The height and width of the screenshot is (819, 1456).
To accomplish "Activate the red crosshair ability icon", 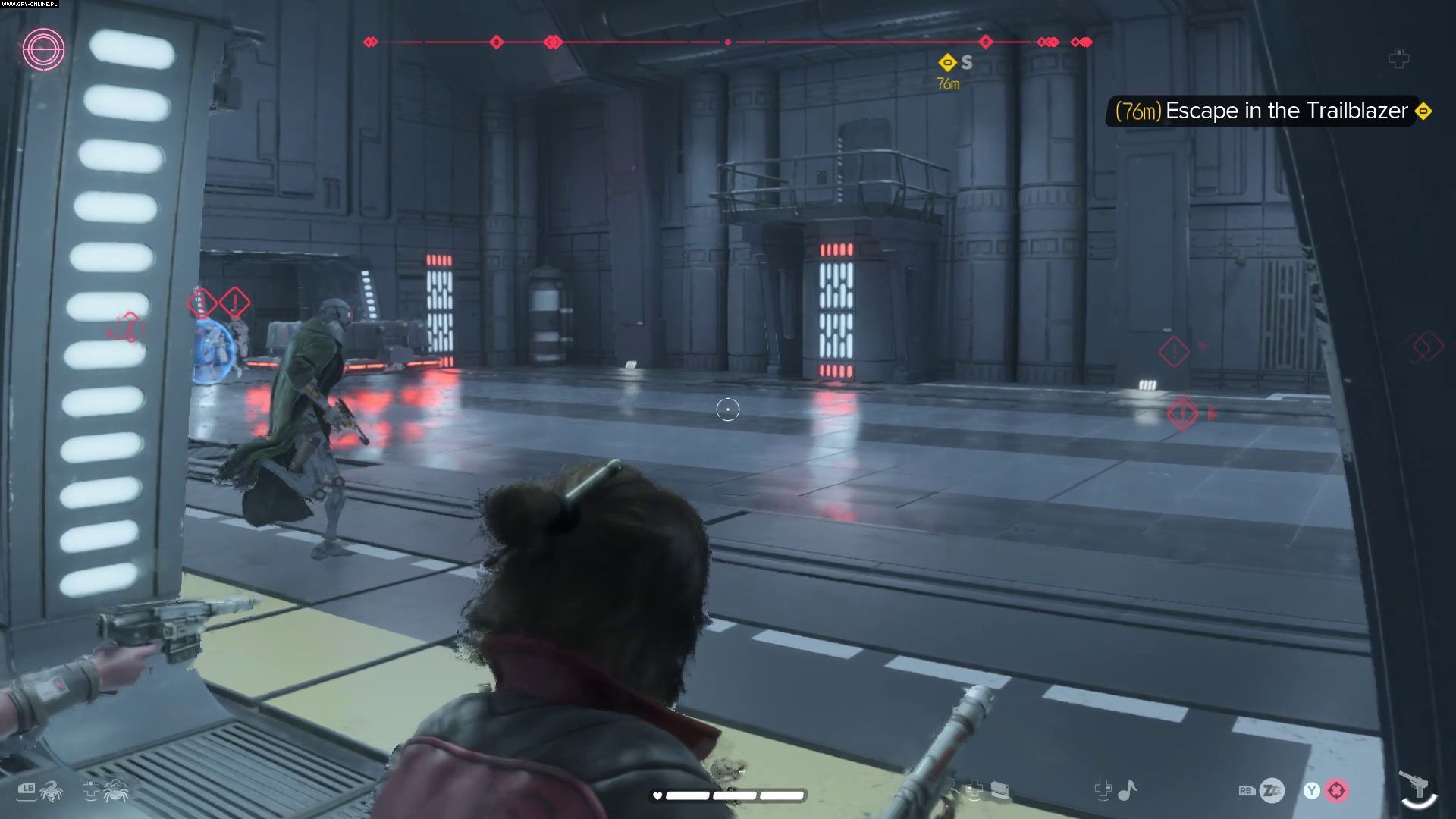I will [1336, 791].
